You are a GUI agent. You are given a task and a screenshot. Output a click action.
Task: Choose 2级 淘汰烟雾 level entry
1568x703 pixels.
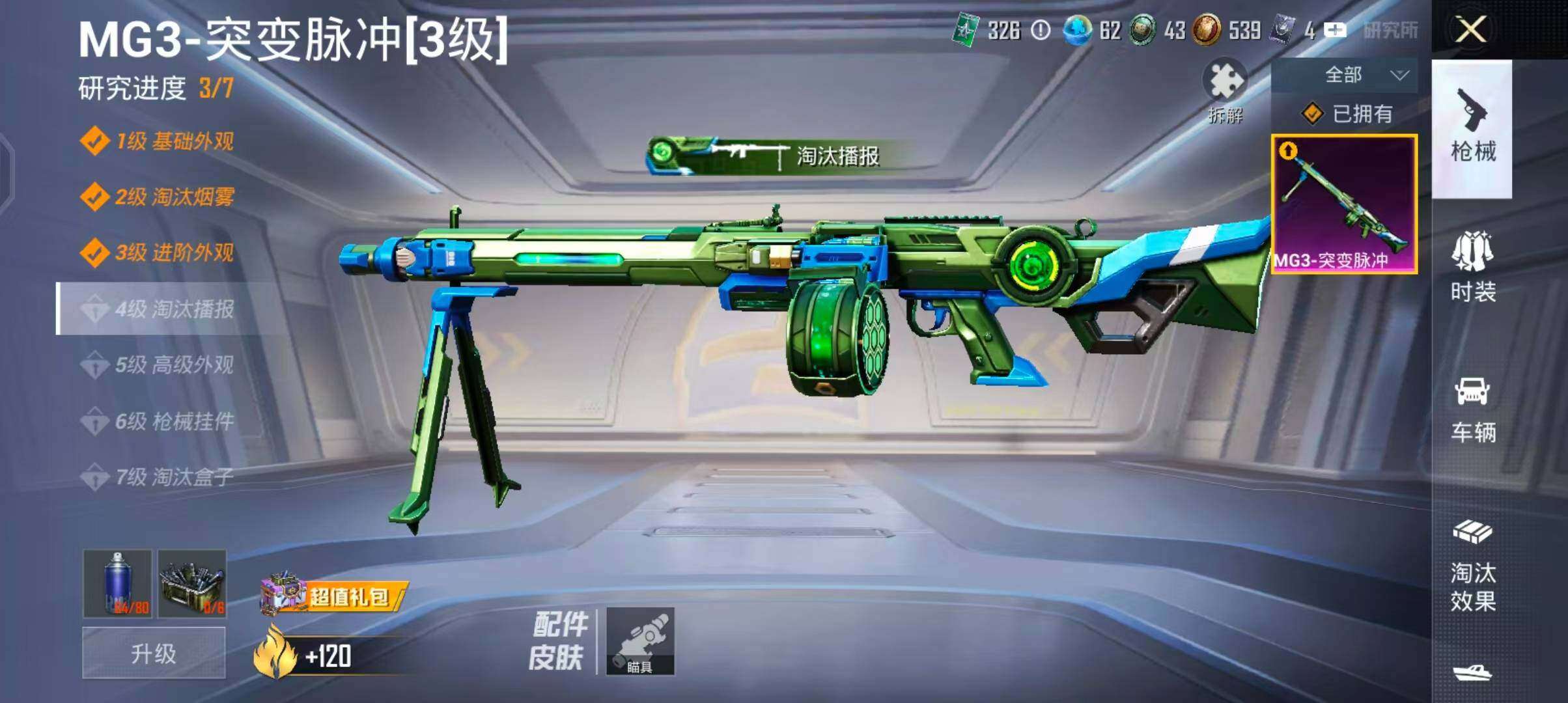tap(158, 197)
